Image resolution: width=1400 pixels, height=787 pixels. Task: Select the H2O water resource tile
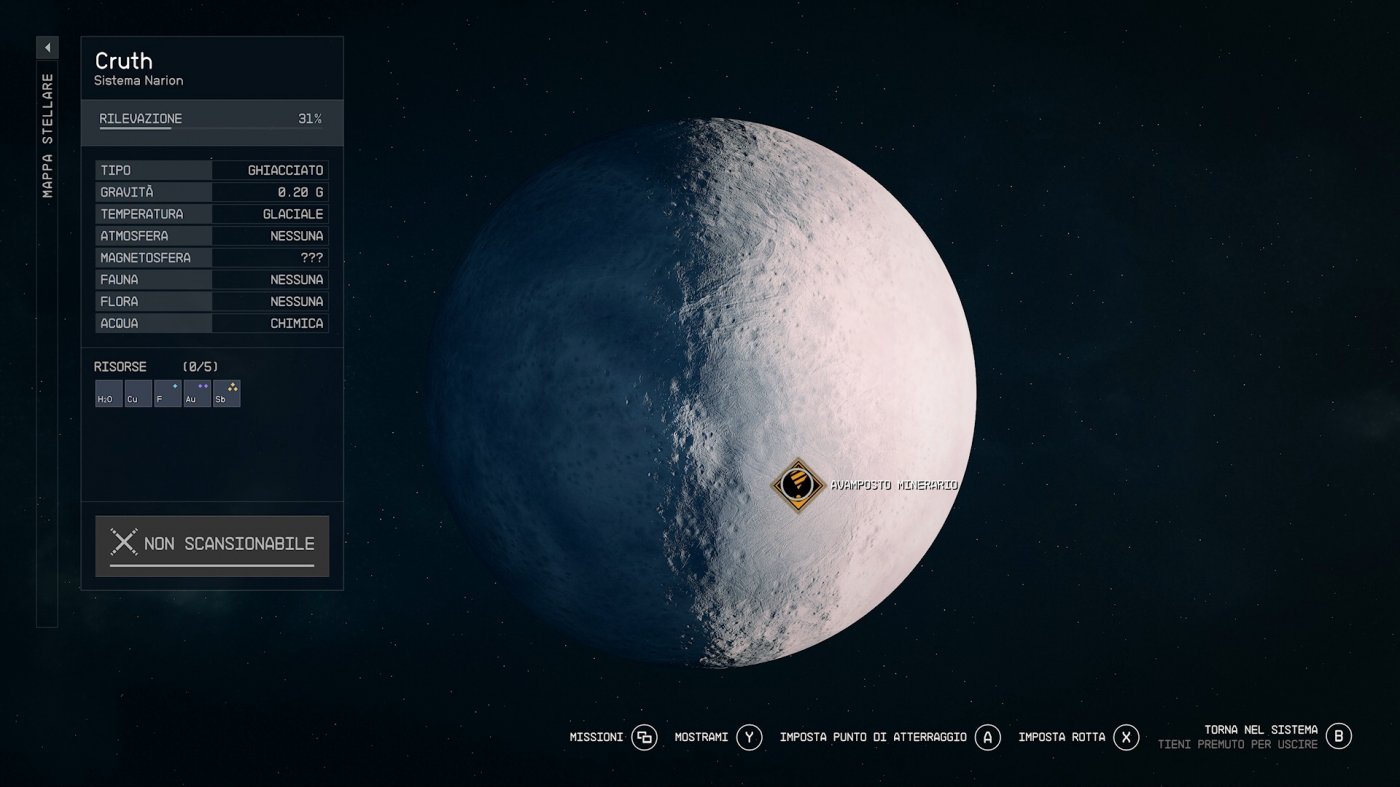tap(108, 394)
